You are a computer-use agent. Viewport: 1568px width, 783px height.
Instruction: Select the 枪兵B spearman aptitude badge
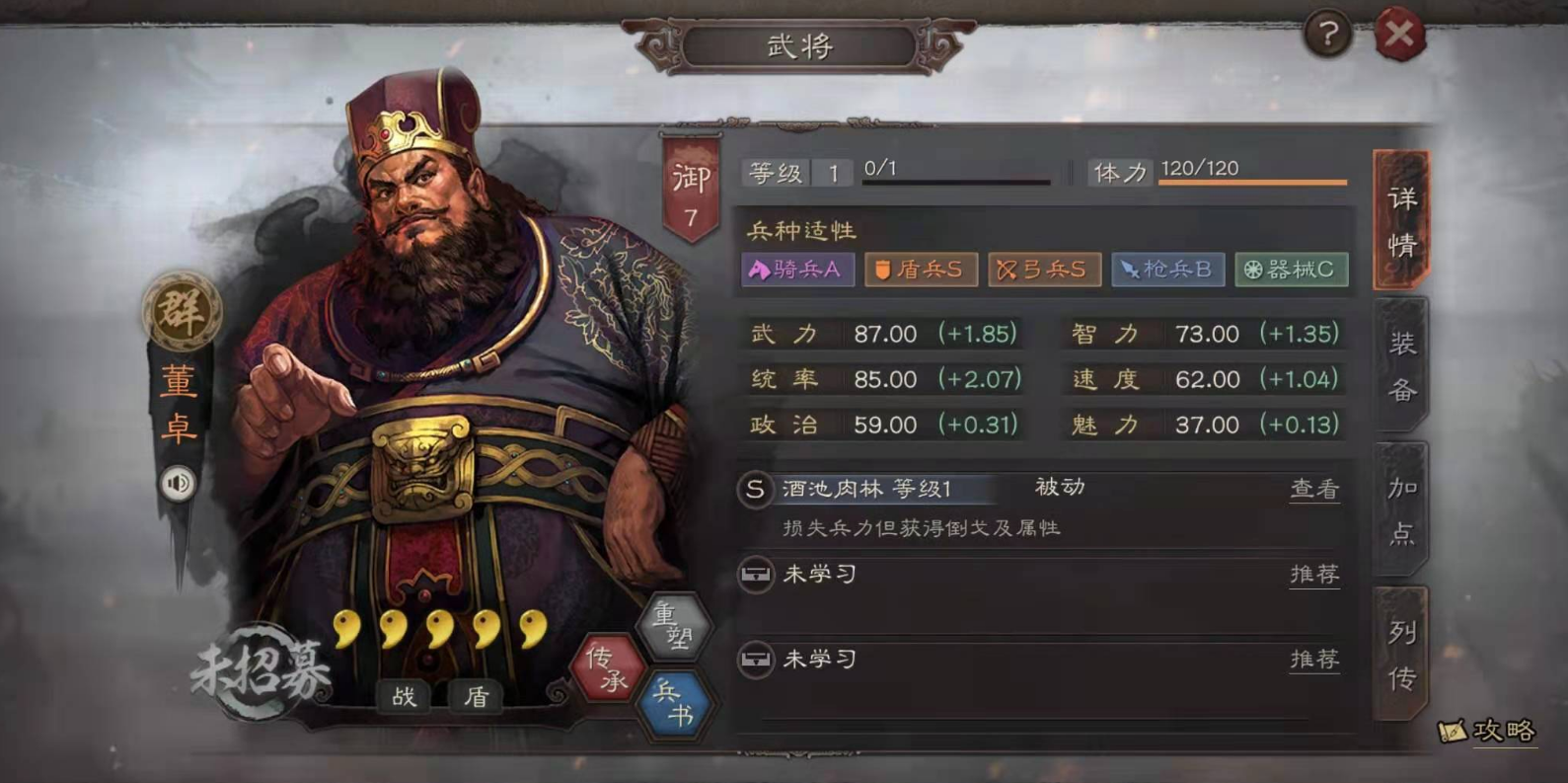tap(1168, 270)
